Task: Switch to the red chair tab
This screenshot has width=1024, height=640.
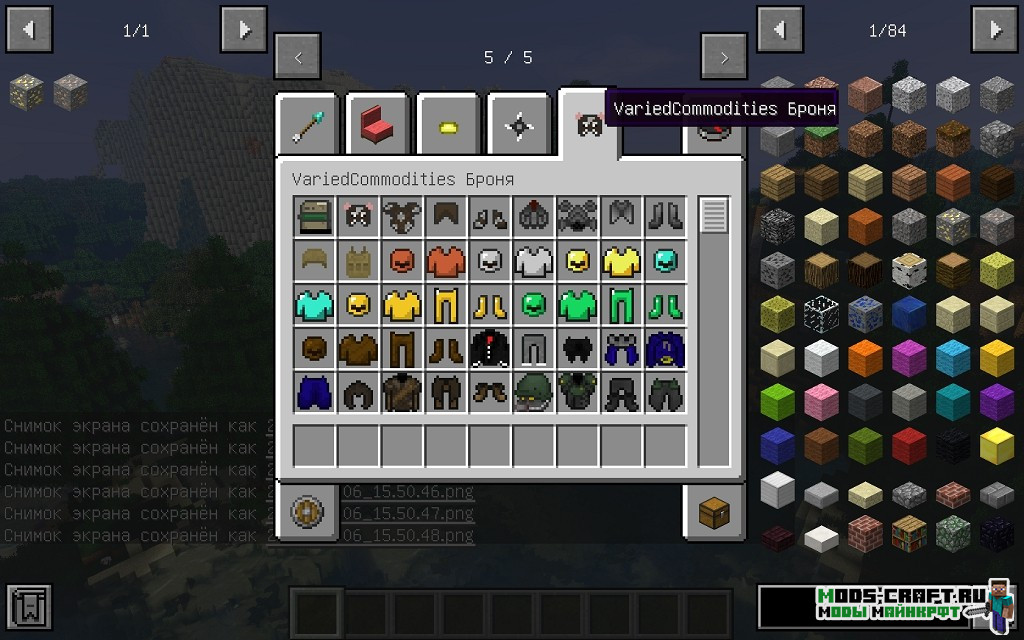Action: [378, 126]
